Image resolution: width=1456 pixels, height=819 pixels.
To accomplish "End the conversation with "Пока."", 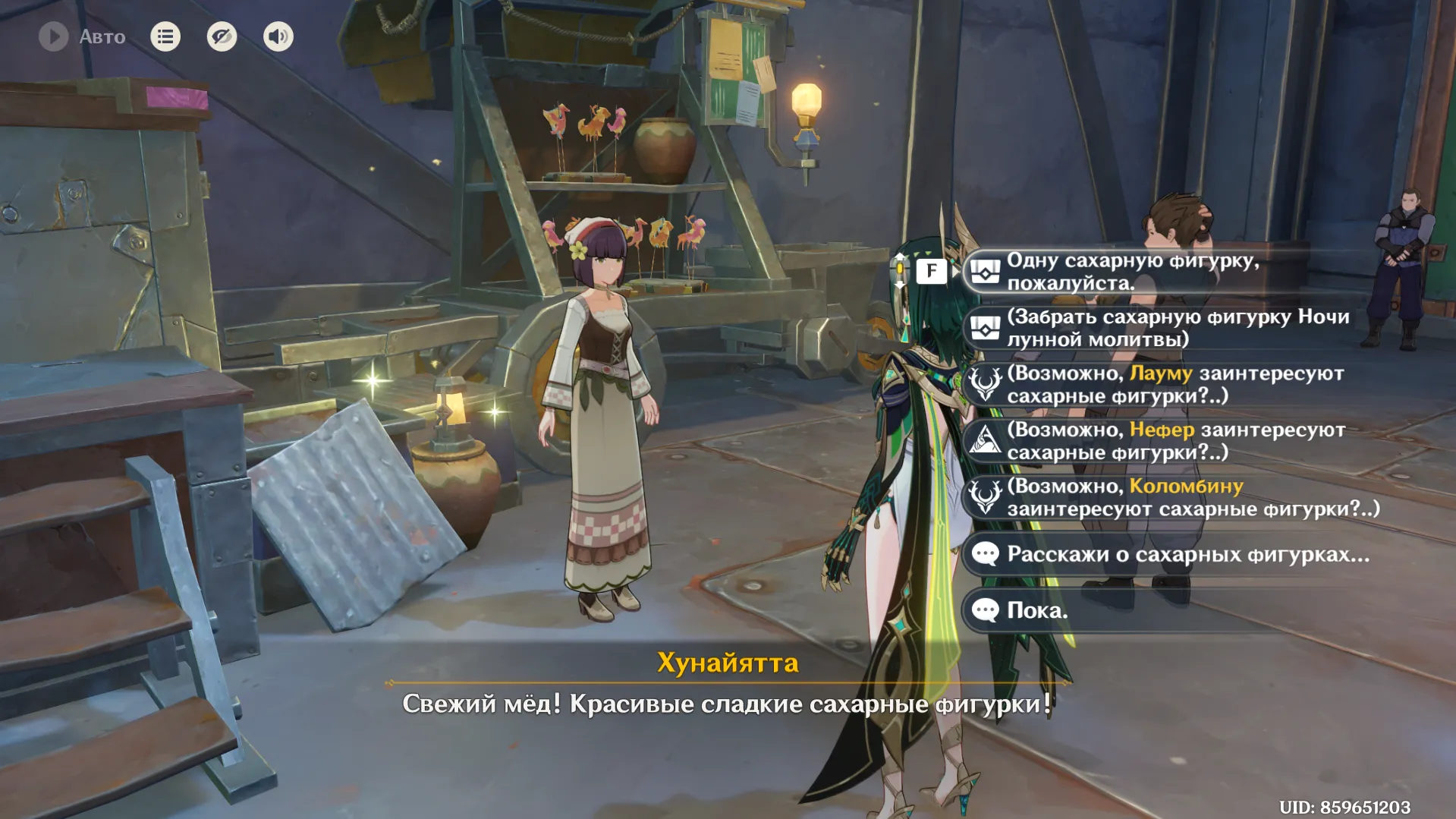I will coord(1036,610).
